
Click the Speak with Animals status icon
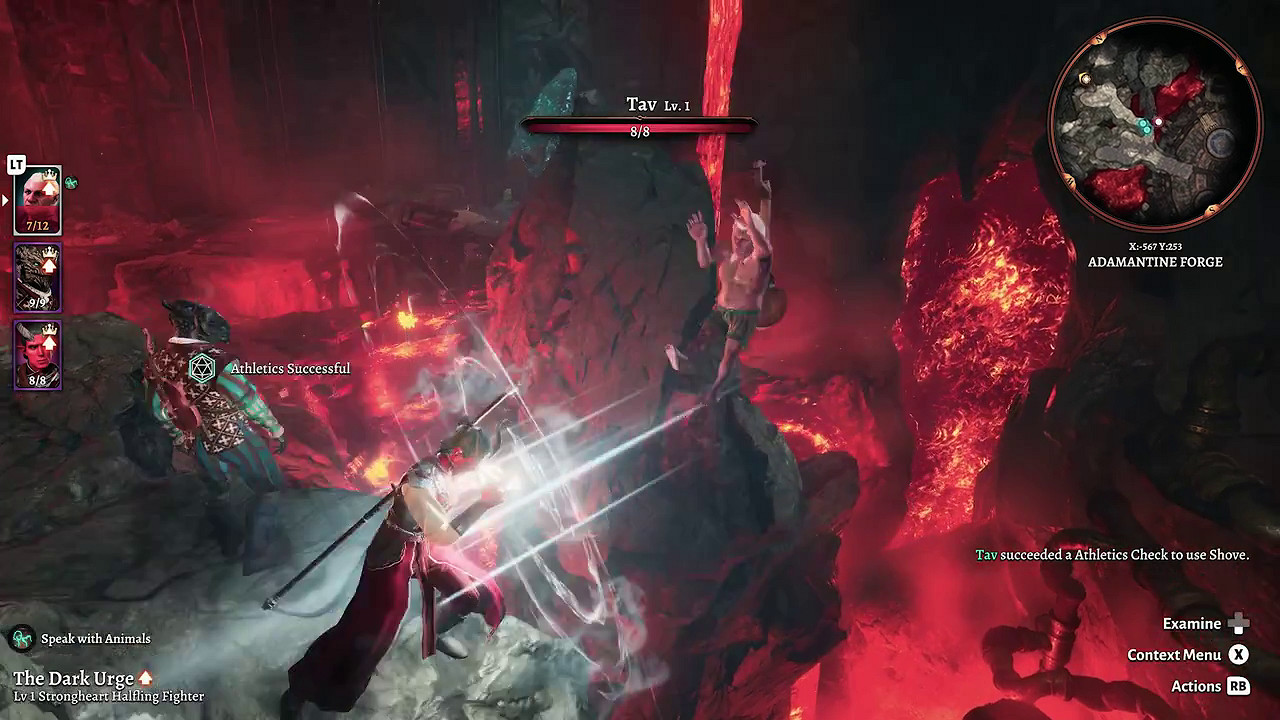[22, 638]
